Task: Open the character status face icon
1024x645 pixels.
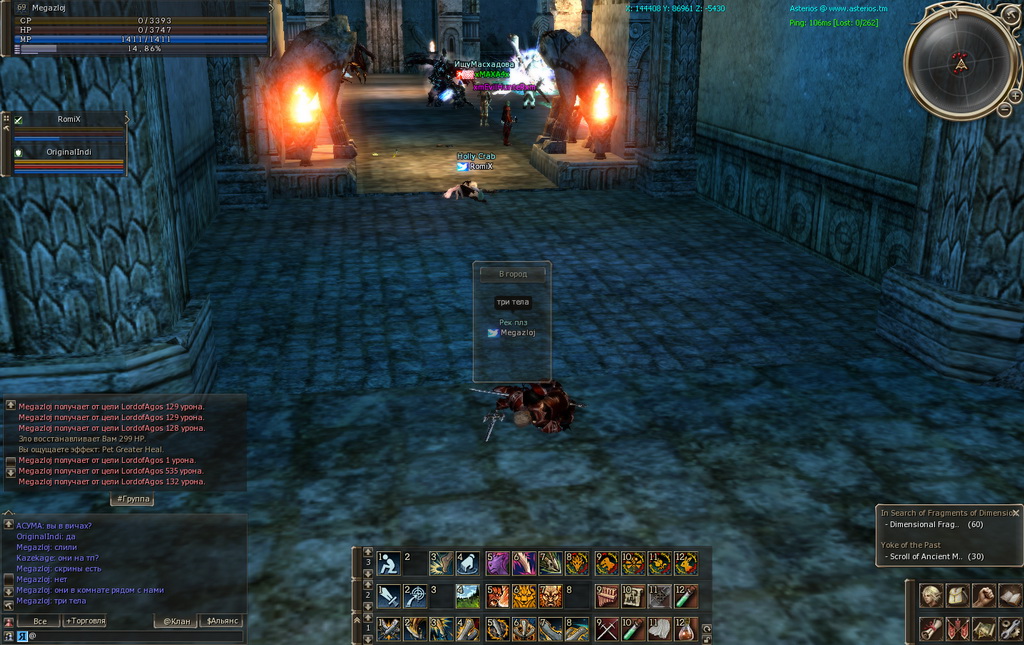Action: pos(931,596)
